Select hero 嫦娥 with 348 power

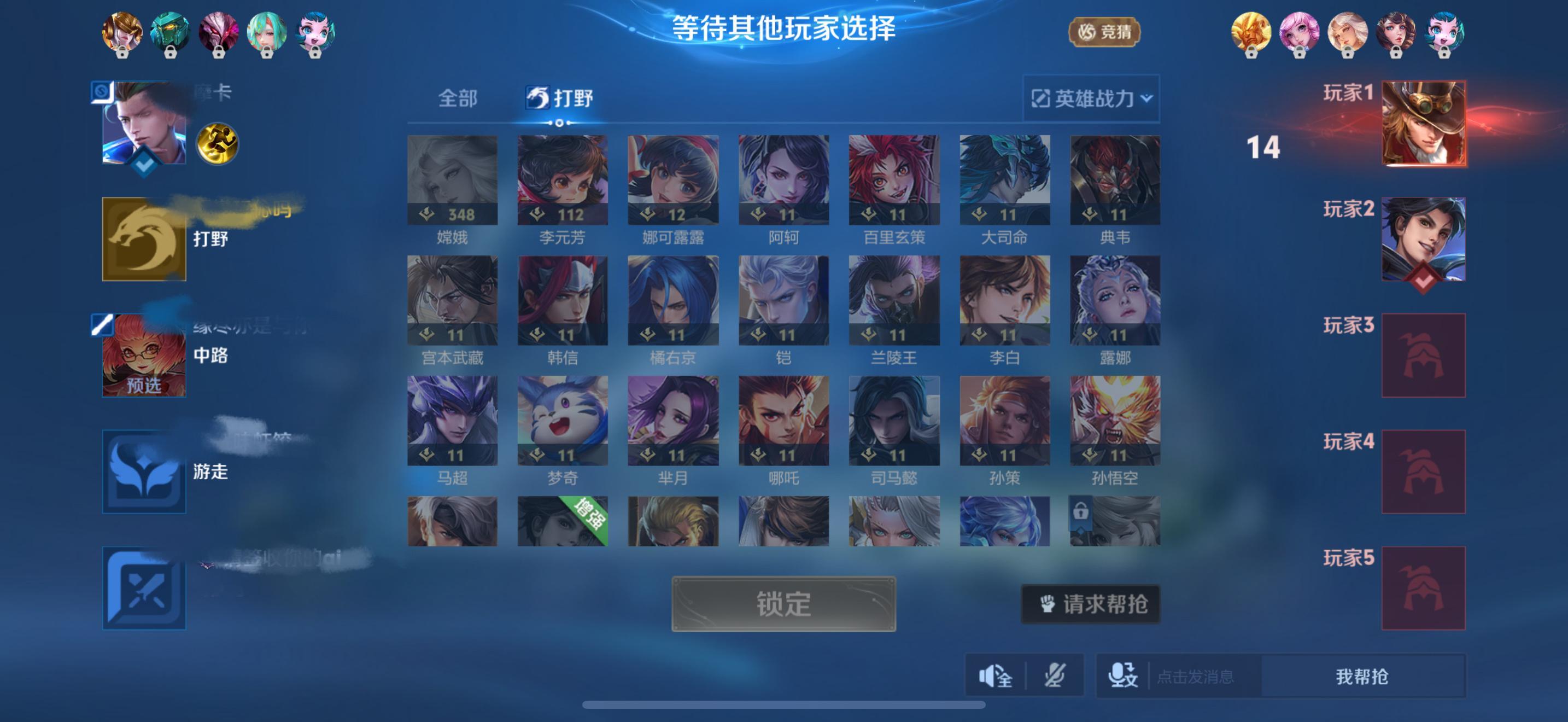tap(452, 177)
